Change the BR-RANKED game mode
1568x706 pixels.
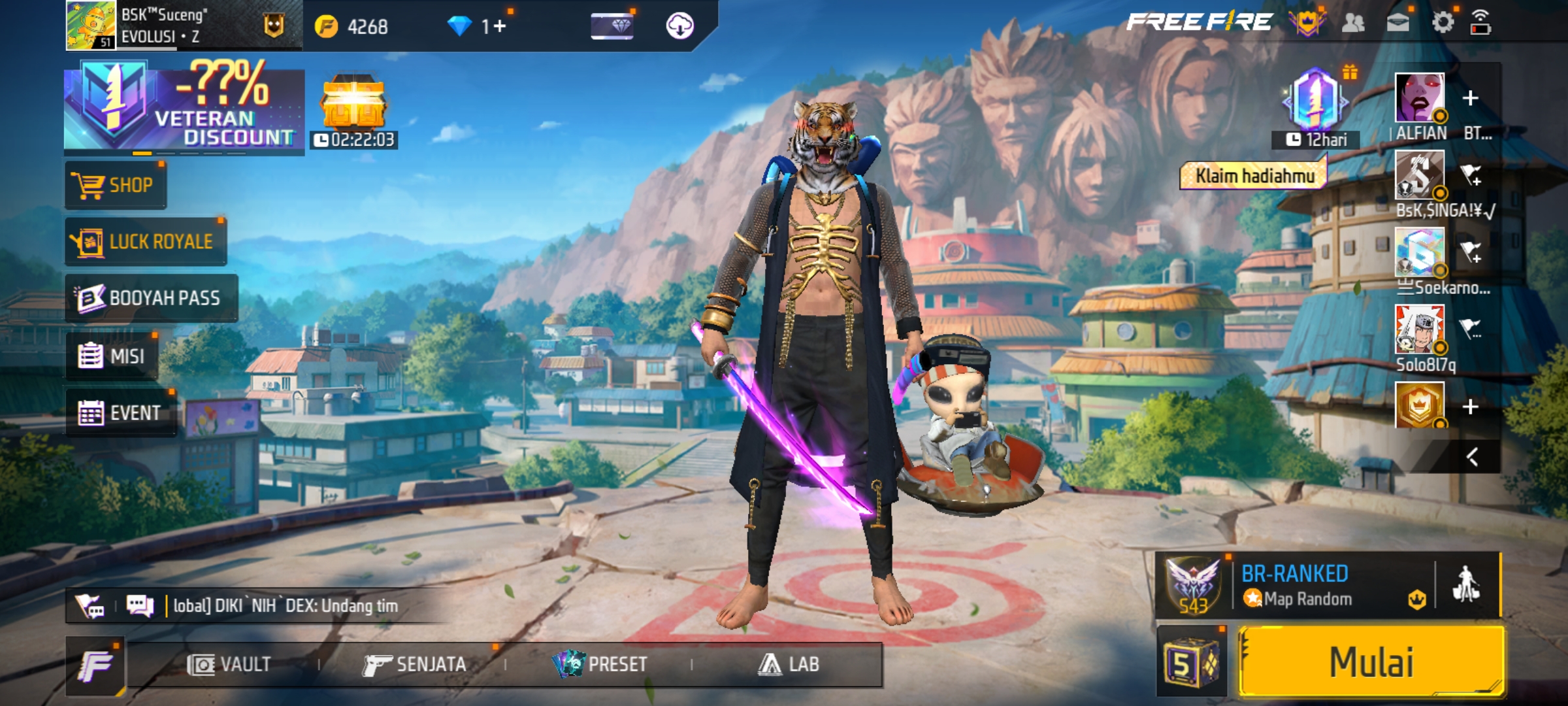coord(1295,585)
